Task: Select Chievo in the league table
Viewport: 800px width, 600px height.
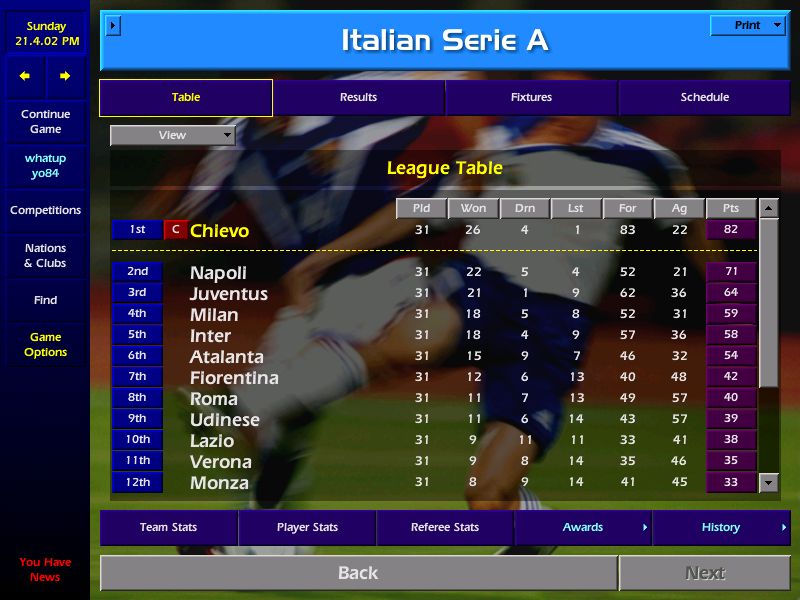Action: pos(219,231)
